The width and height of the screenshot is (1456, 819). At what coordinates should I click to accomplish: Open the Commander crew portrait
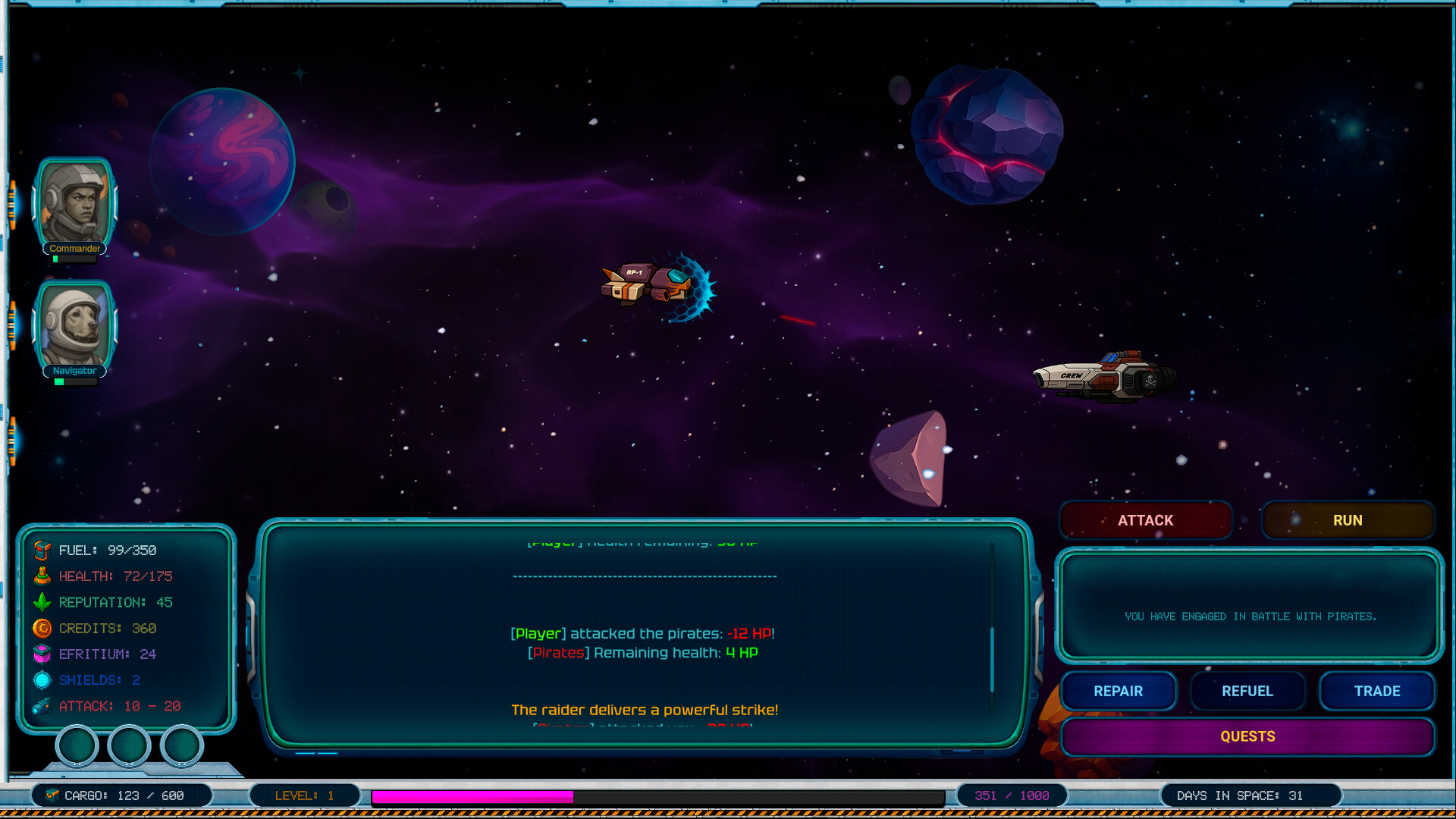pyautogui.click(x=74, y=201)
